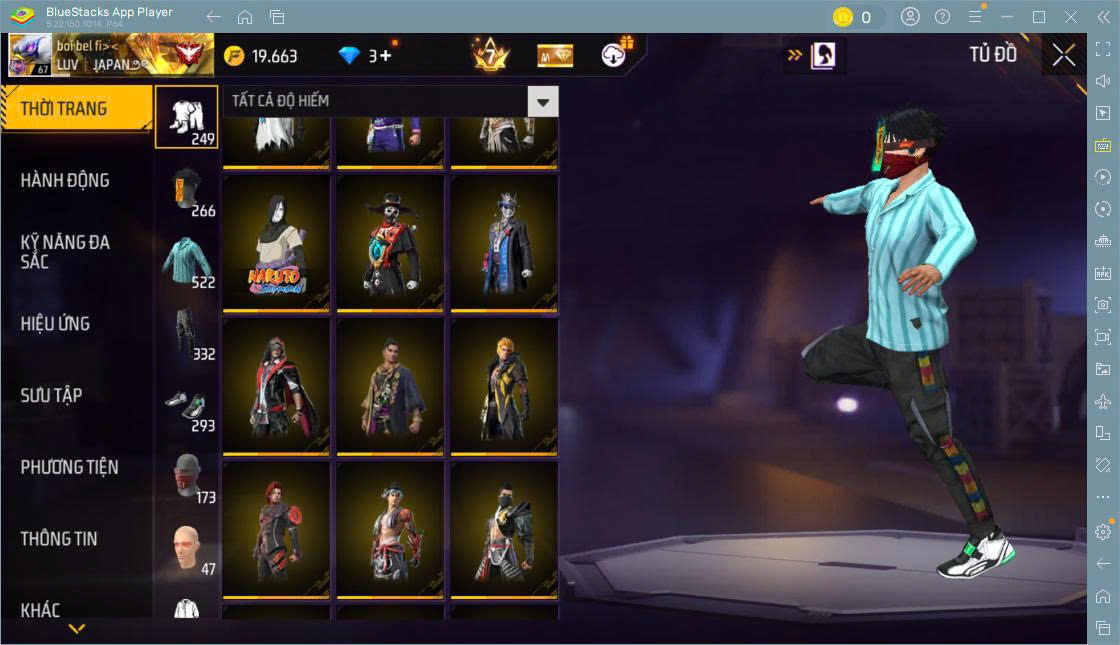Open KỸ NĂNG ĐA SẮC section
The height and width of the screenshot is (645, 1120).
coord(65,252)
